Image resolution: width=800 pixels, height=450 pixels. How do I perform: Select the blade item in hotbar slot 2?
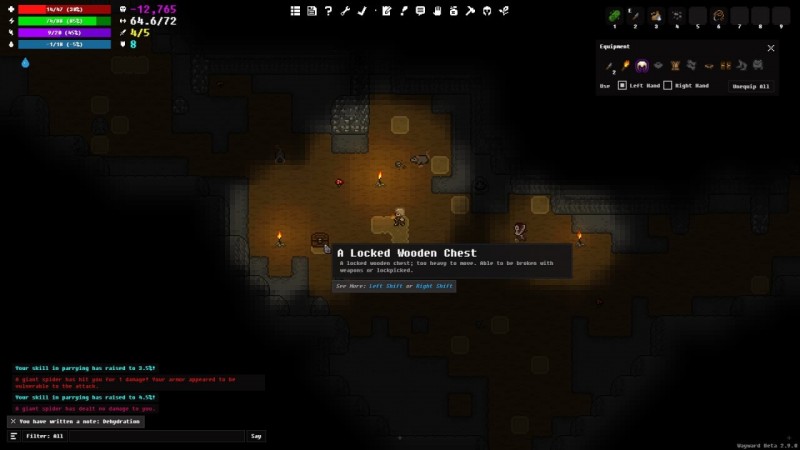(635, 16)
